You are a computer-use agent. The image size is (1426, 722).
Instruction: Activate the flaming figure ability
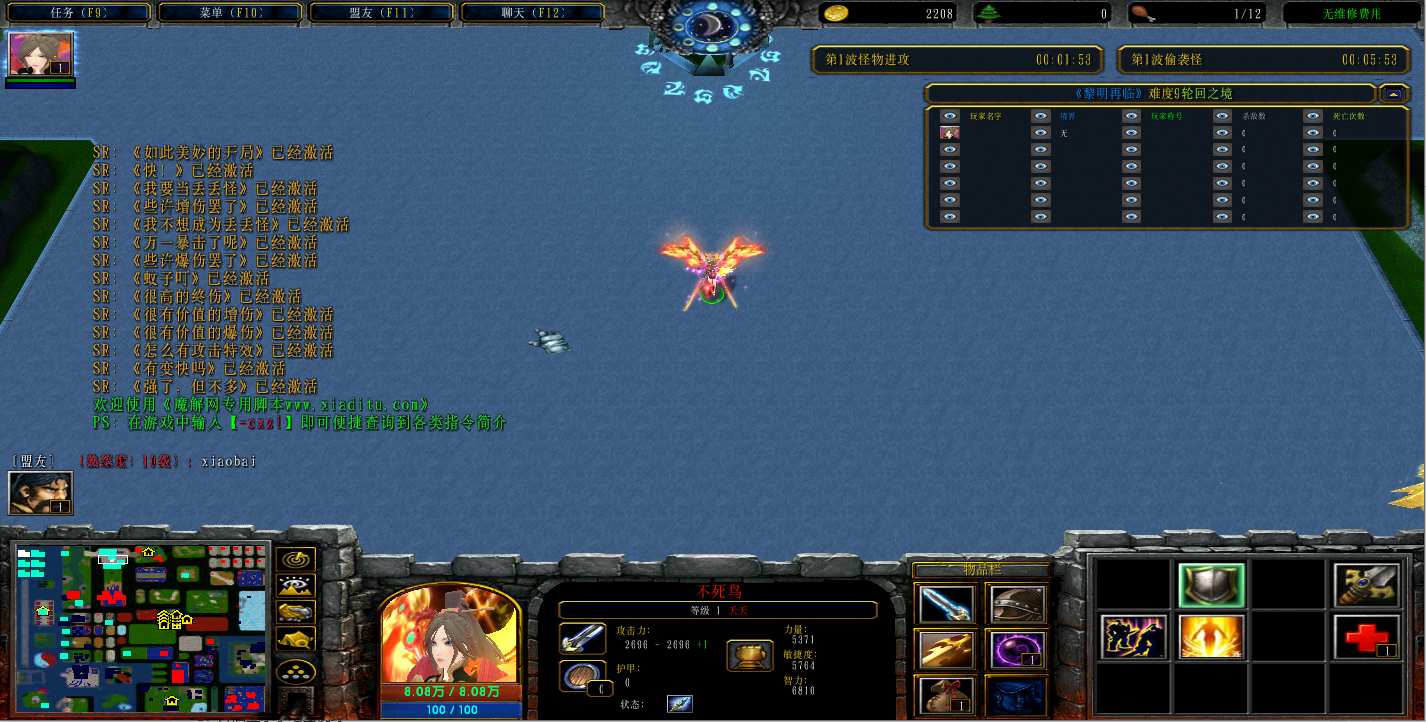pos(1211,637)
